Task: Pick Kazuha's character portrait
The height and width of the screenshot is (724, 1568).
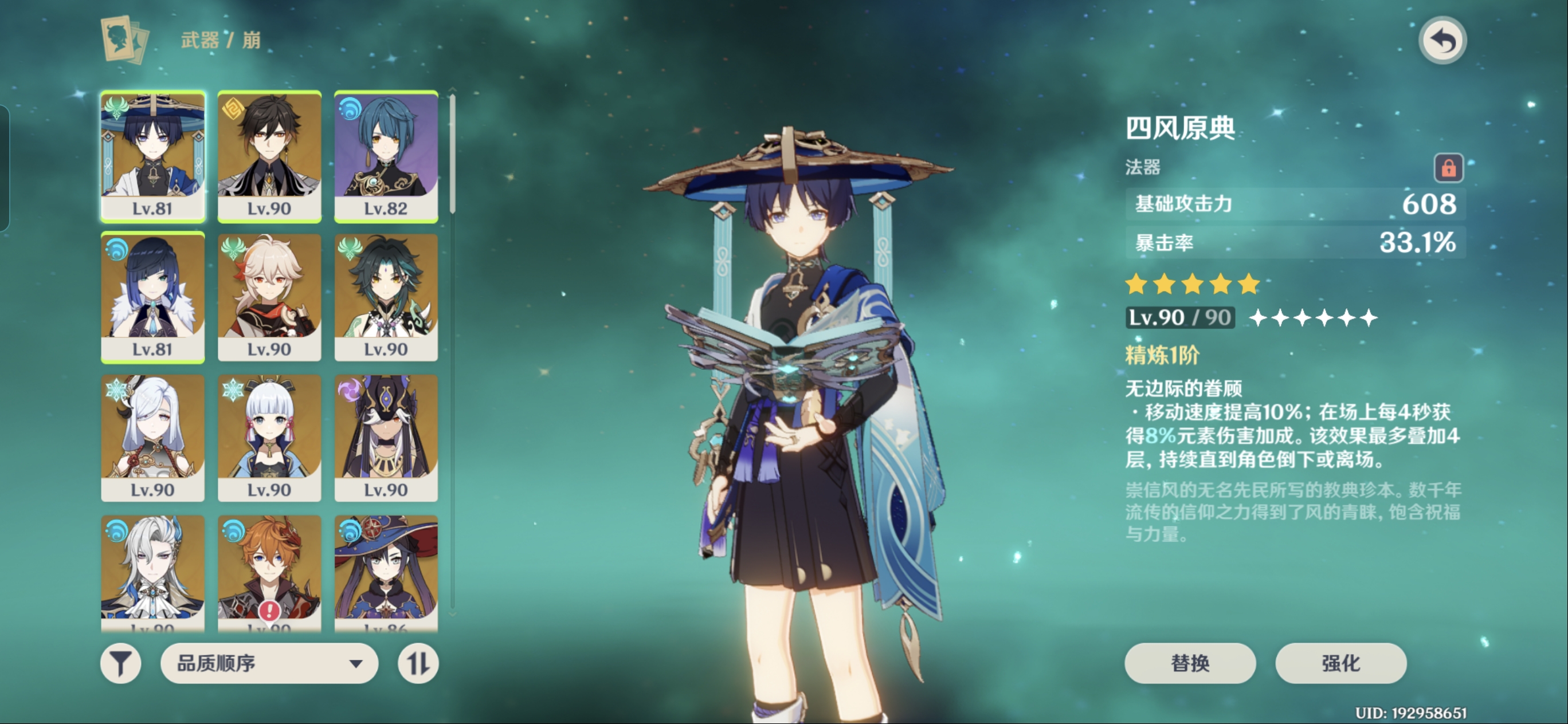Action: pos(269,297)
